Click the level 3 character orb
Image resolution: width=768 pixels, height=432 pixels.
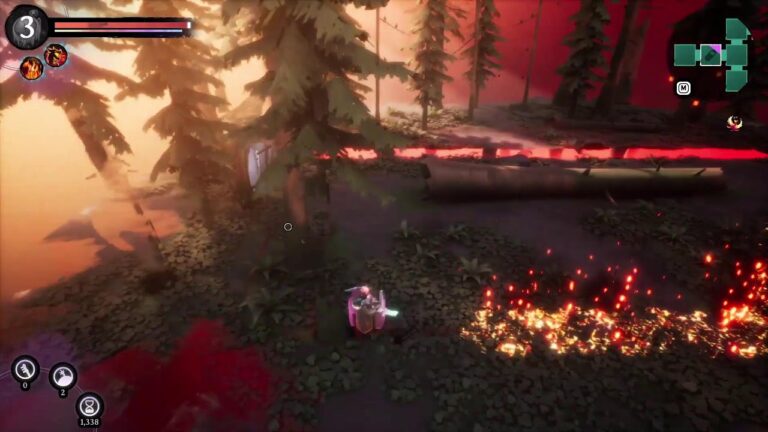[x=26, y=26]
